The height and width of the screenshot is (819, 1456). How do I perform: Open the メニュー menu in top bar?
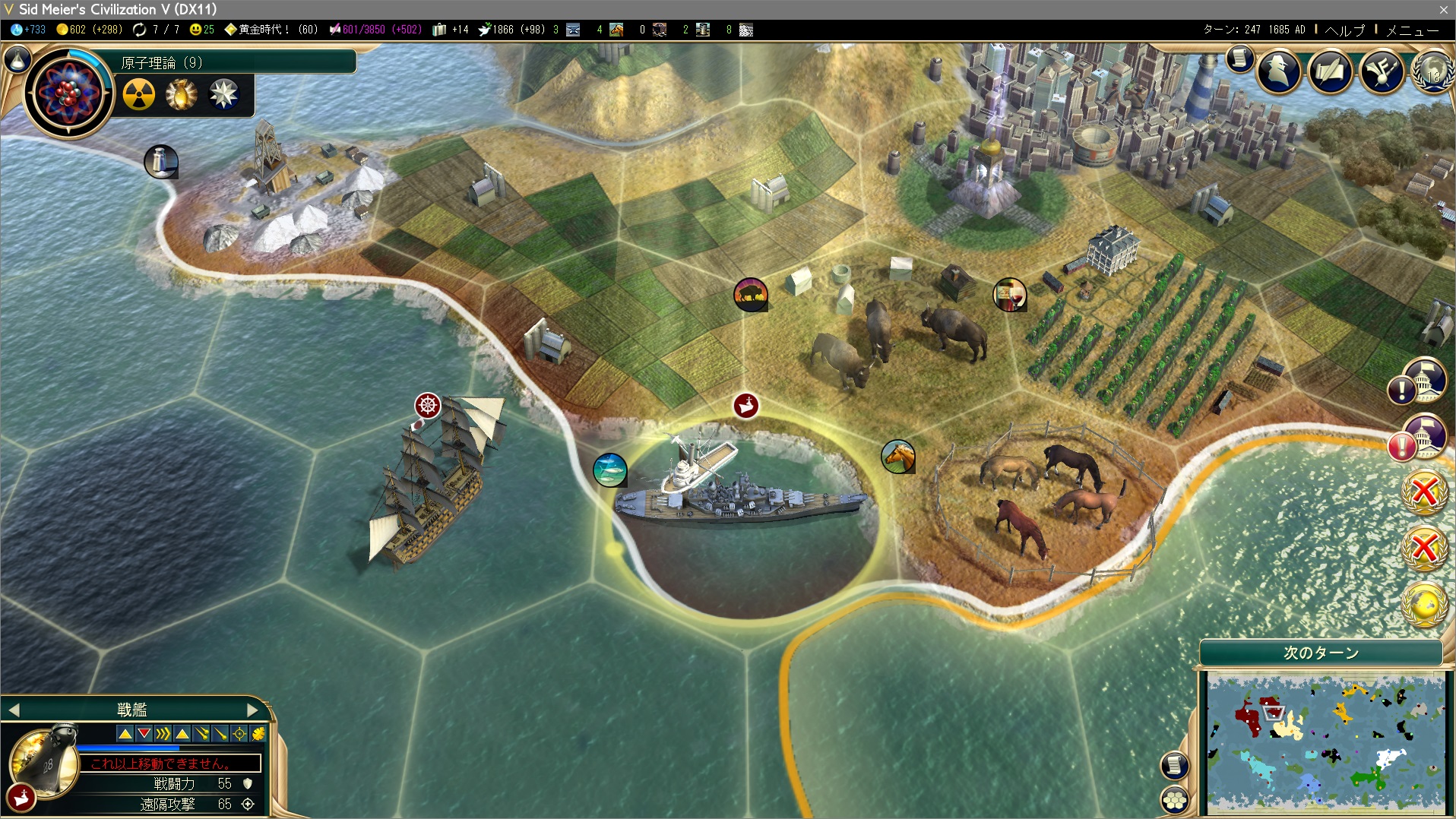(1412, 30)
